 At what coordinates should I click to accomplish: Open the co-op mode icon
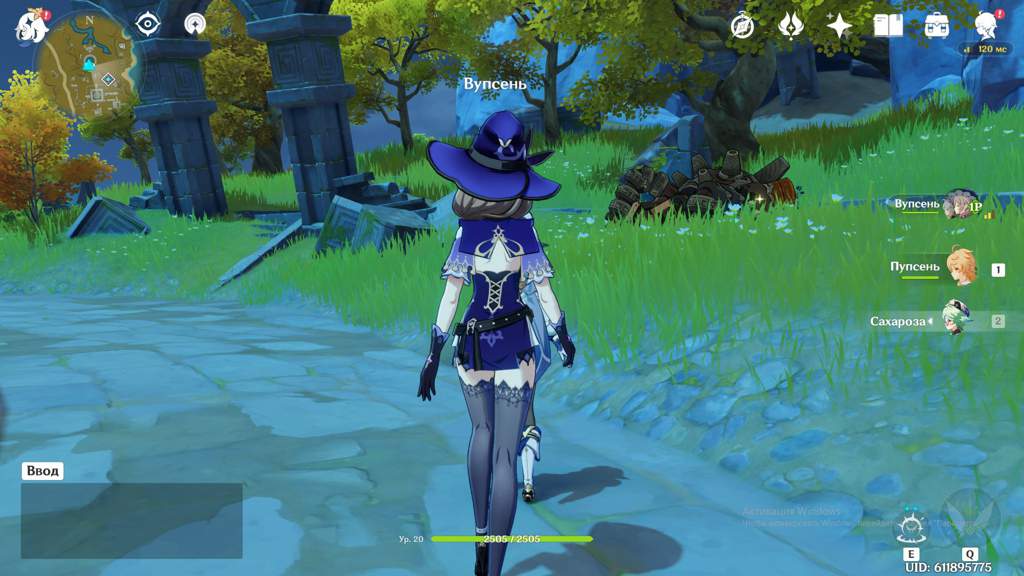195,24
